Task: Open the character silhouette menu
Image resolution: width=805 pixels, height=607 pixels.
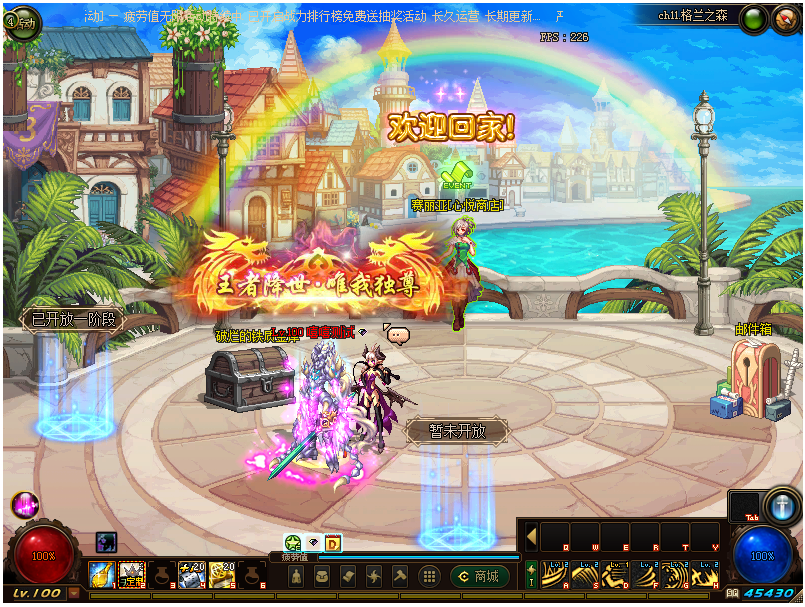Action: click(296, 576)
